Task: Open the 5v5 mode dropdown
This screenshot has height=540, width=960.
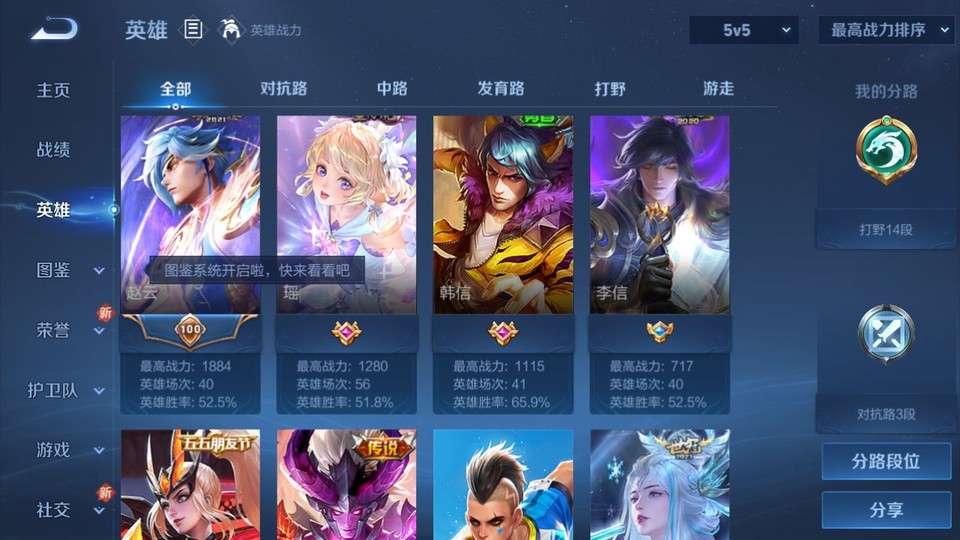Action: coord(744,30)
